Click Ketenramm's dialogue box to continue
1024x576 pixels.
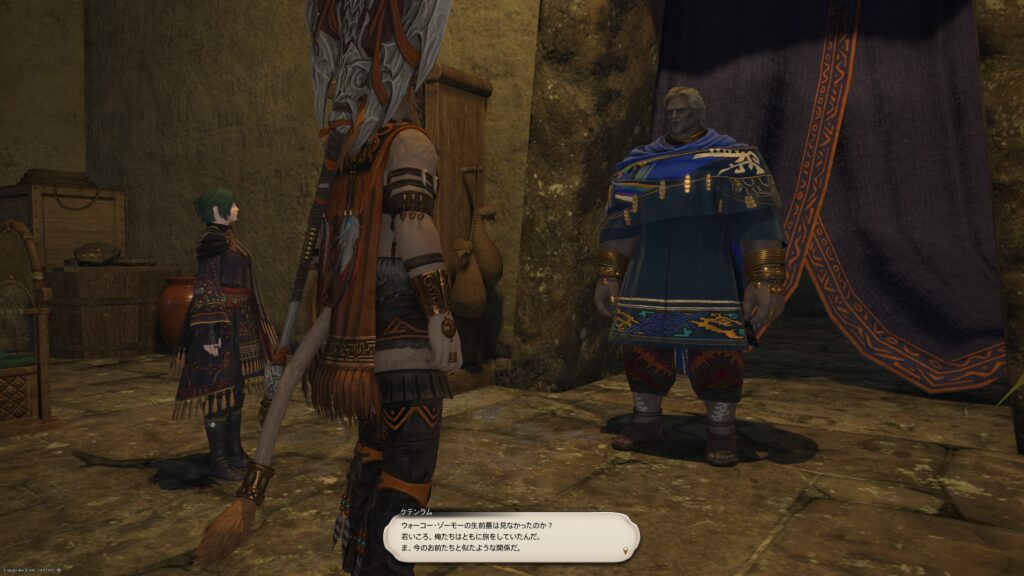tap(511, 538)
